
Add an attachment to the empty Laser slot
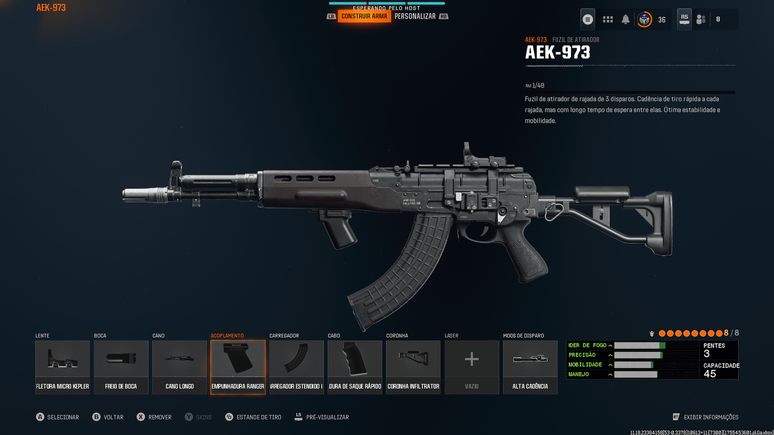(x=472, y=366)
